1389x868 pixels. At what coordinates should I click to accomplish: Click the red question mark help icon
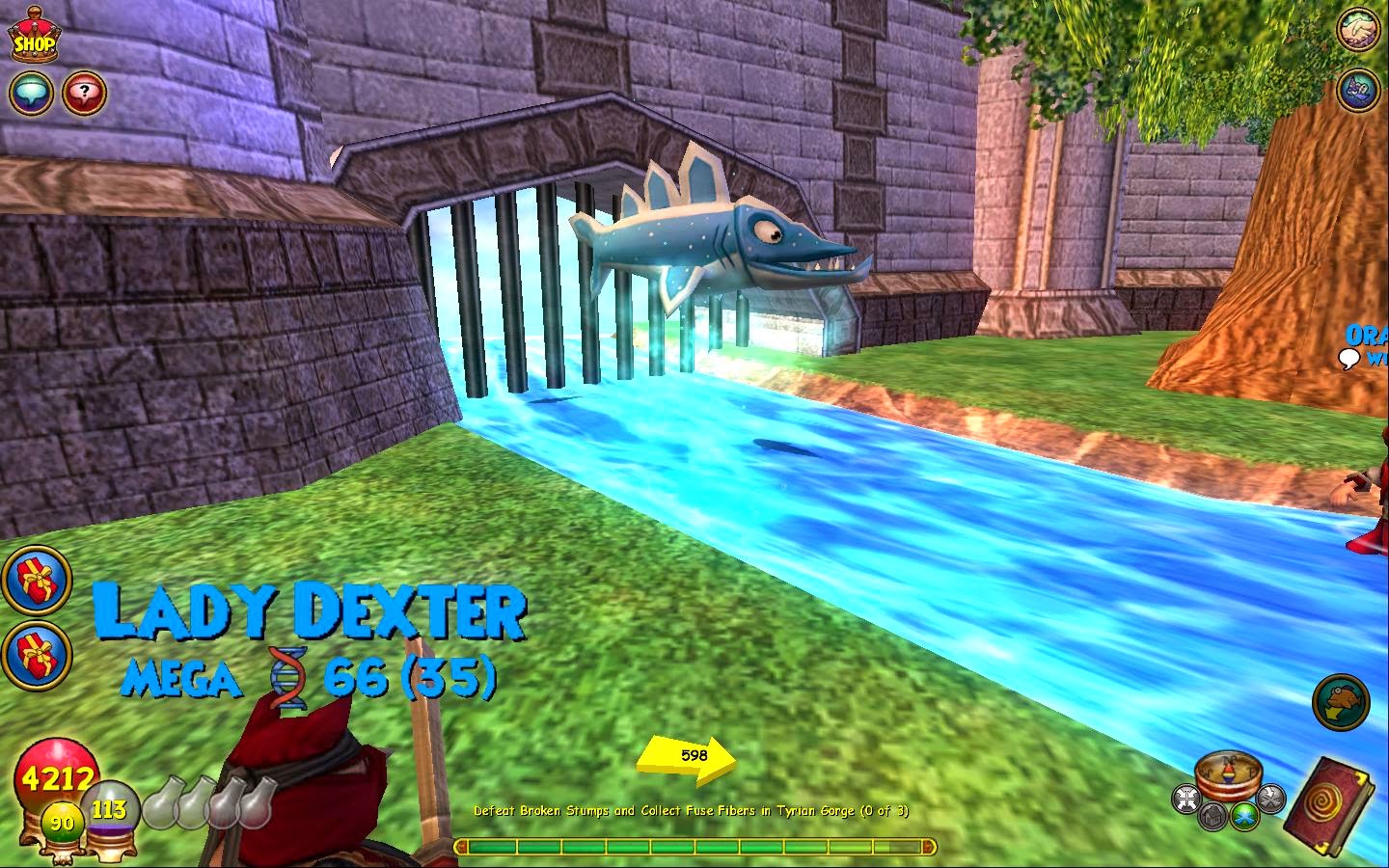85,93
